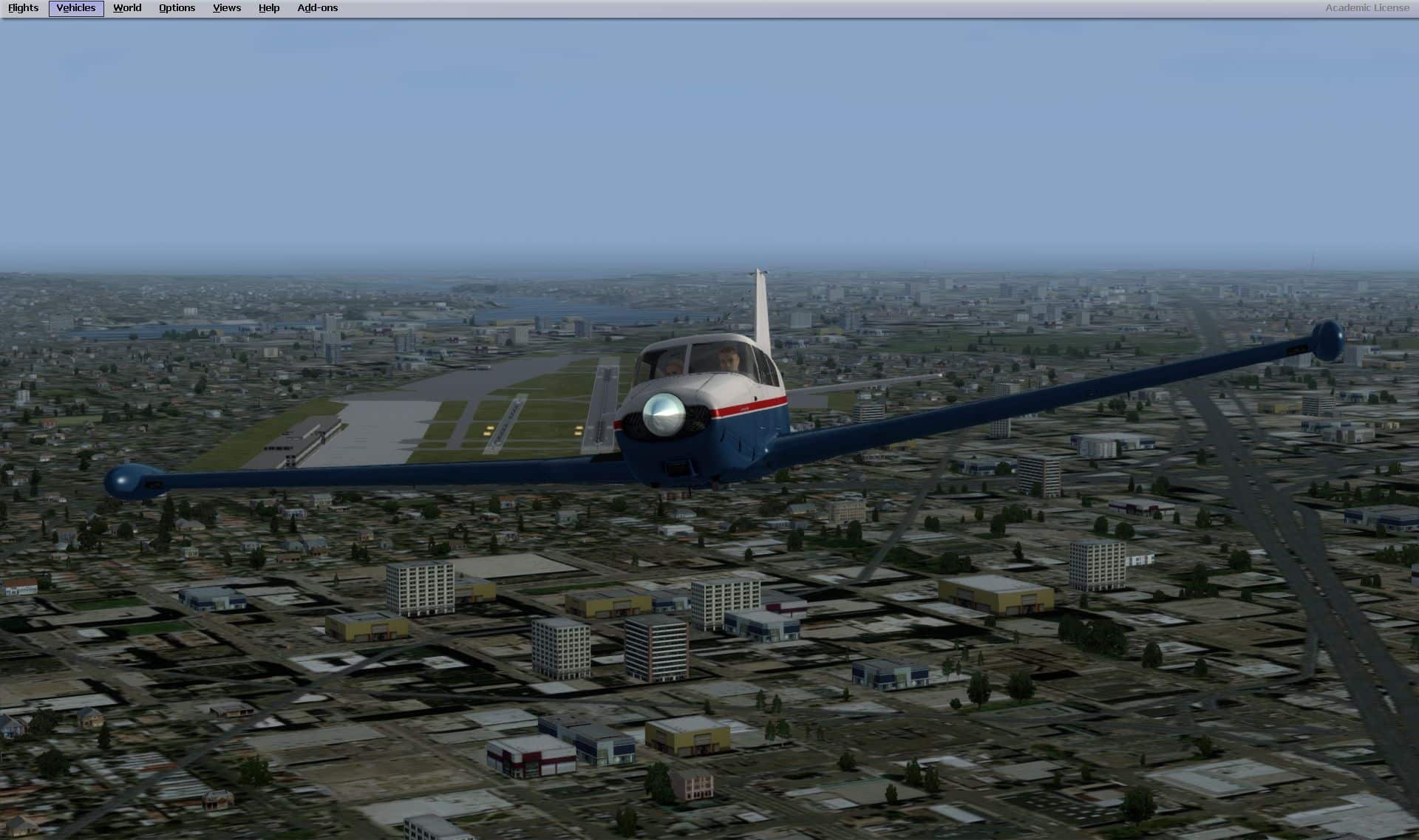Open the World menu
Image resolution: width=1419 pixels, height=840 pixels.
127,8
